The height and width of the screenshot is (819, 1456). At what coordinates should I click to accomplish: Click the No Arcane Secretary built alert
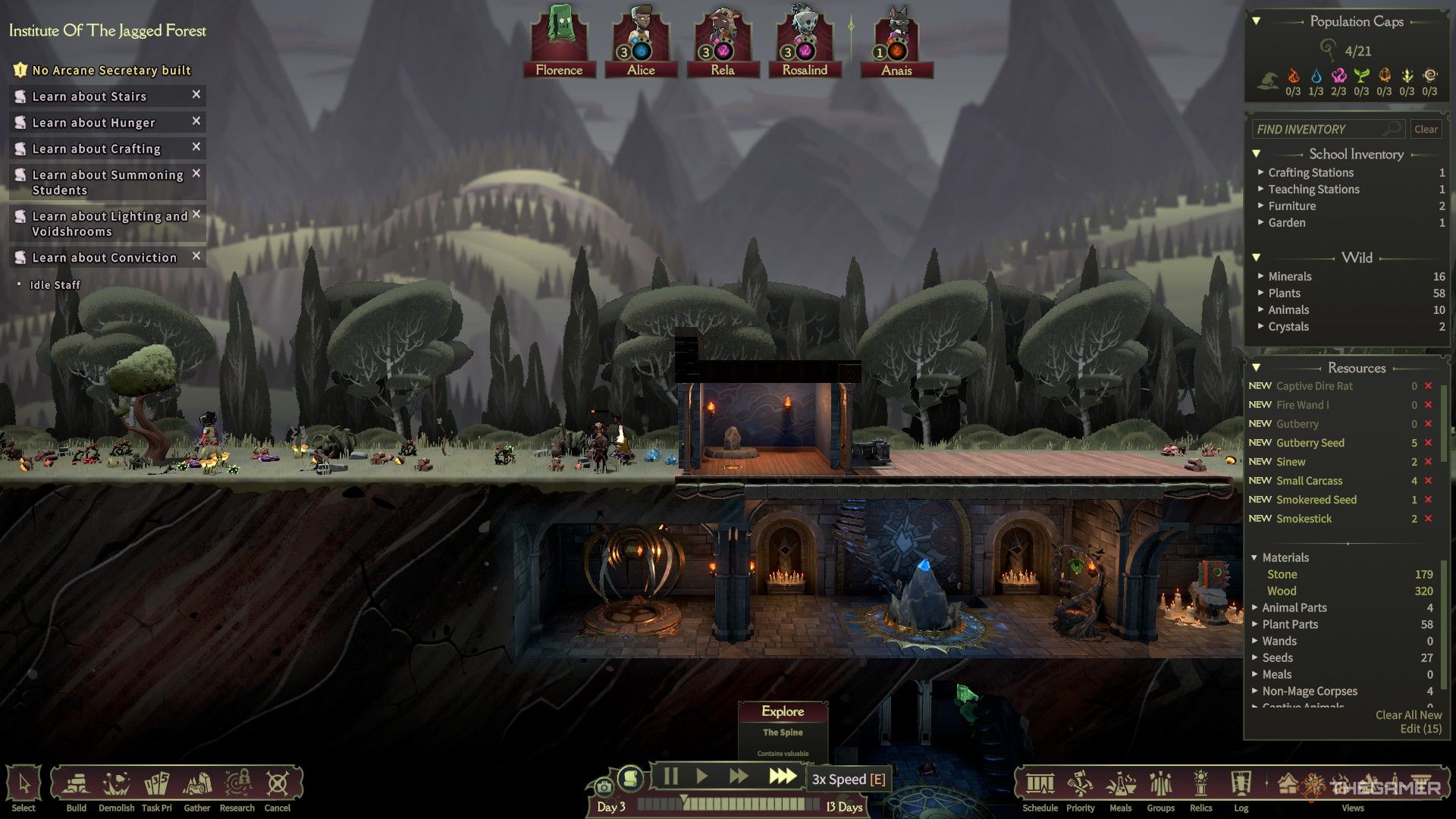coord(111,71)
